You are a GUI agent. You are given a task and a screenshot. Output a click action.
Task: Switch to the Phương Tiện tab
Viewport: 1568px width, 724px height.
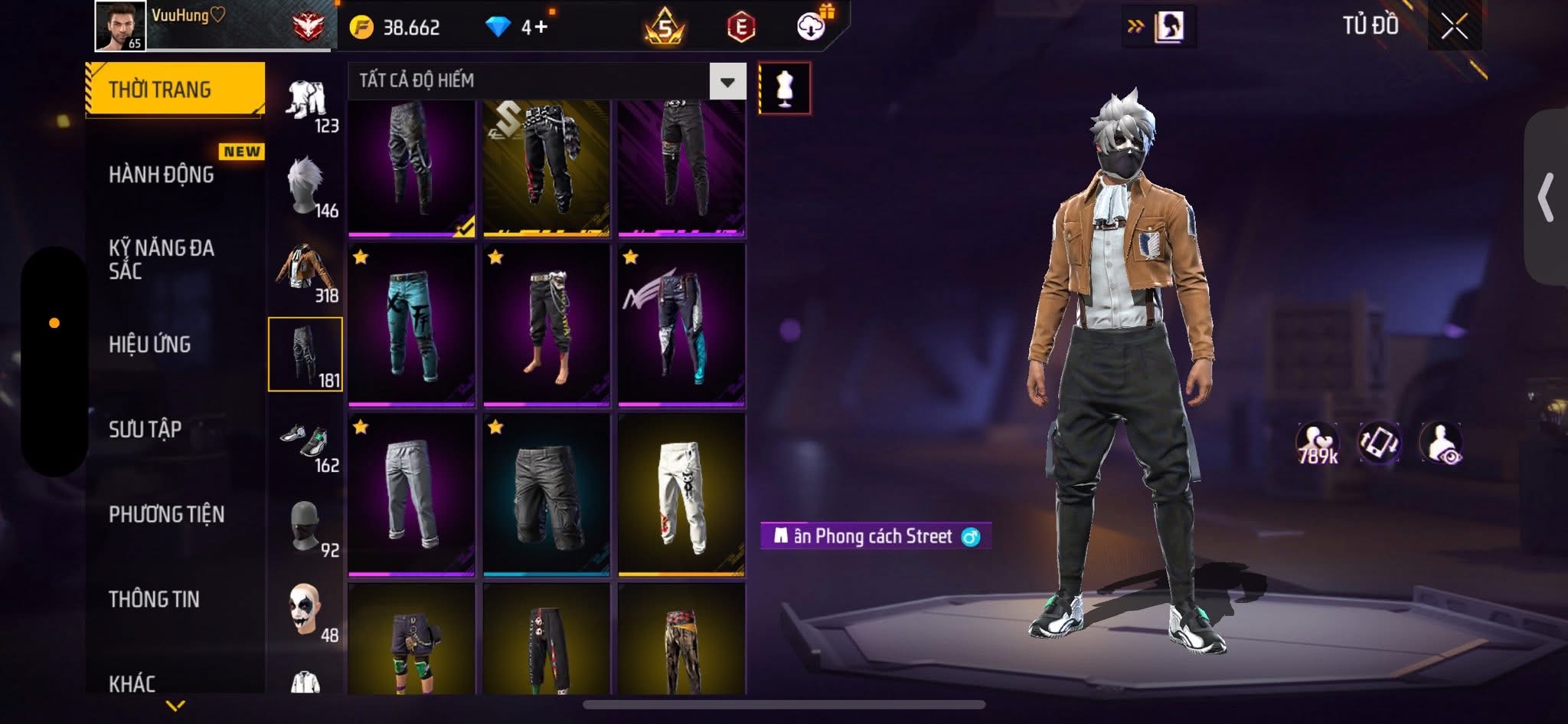[x=167, y=514]
